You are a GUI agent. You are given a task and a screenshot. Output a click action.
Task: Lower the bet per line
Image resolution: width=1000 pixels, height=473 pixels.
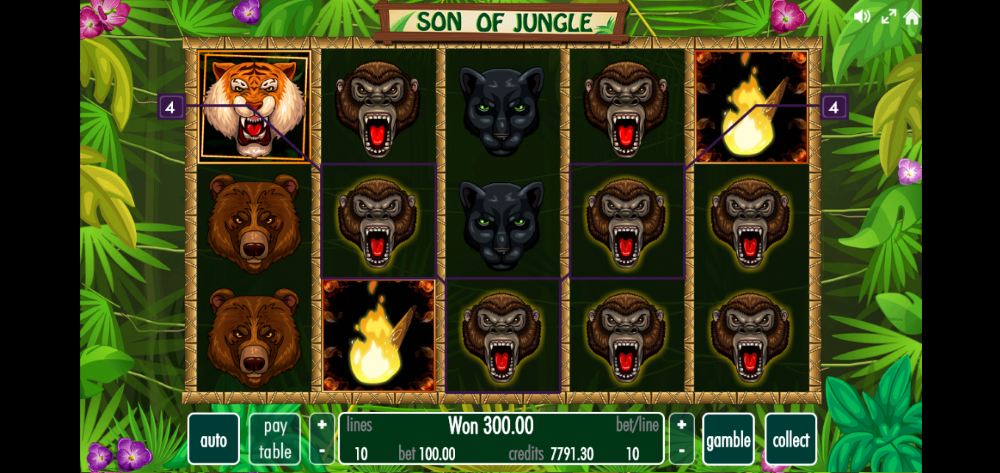pyautogui.click(x=681, y=452)
